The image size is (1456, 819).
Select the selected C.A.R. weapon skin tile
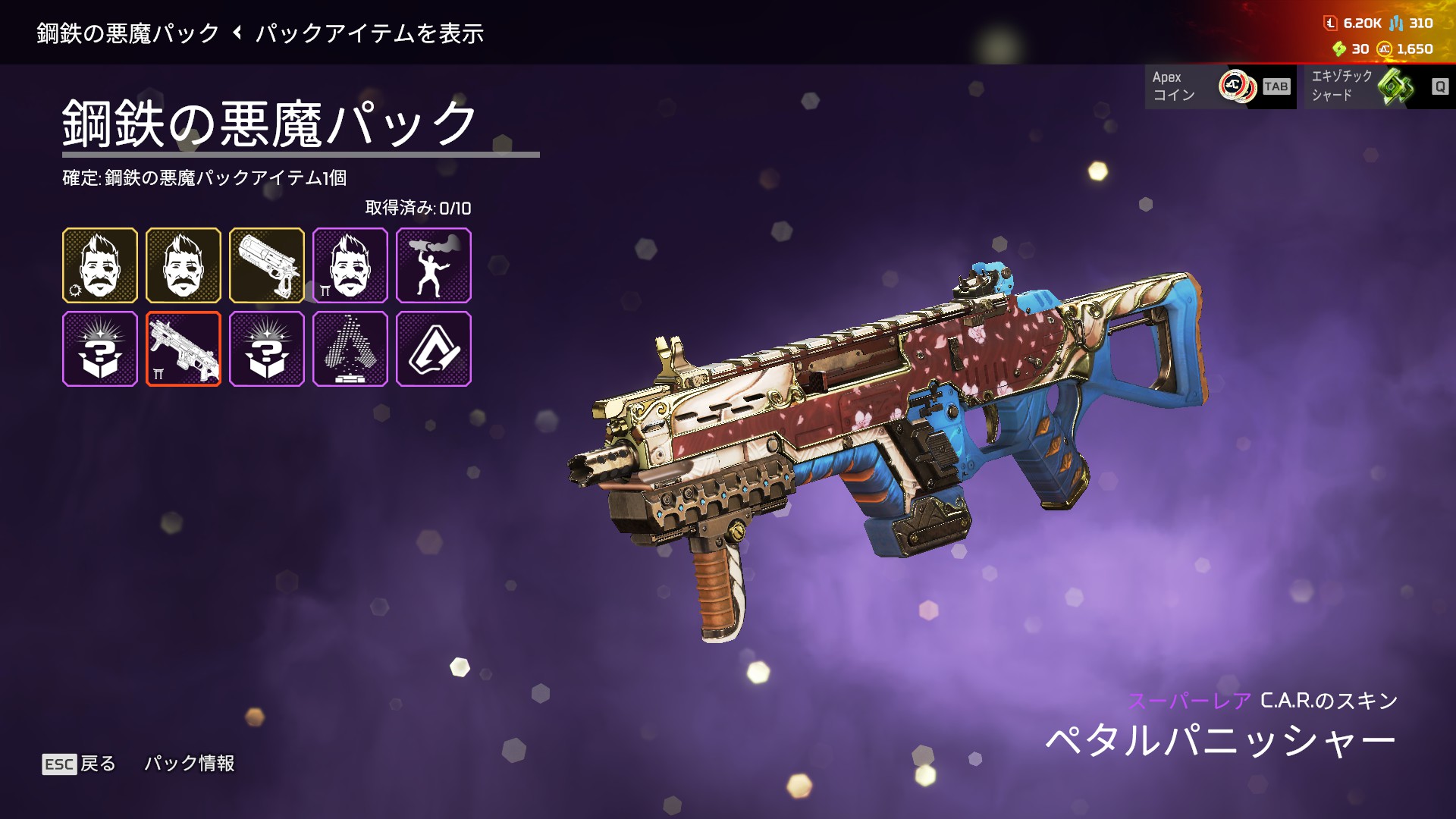click(x=184, y=349)
